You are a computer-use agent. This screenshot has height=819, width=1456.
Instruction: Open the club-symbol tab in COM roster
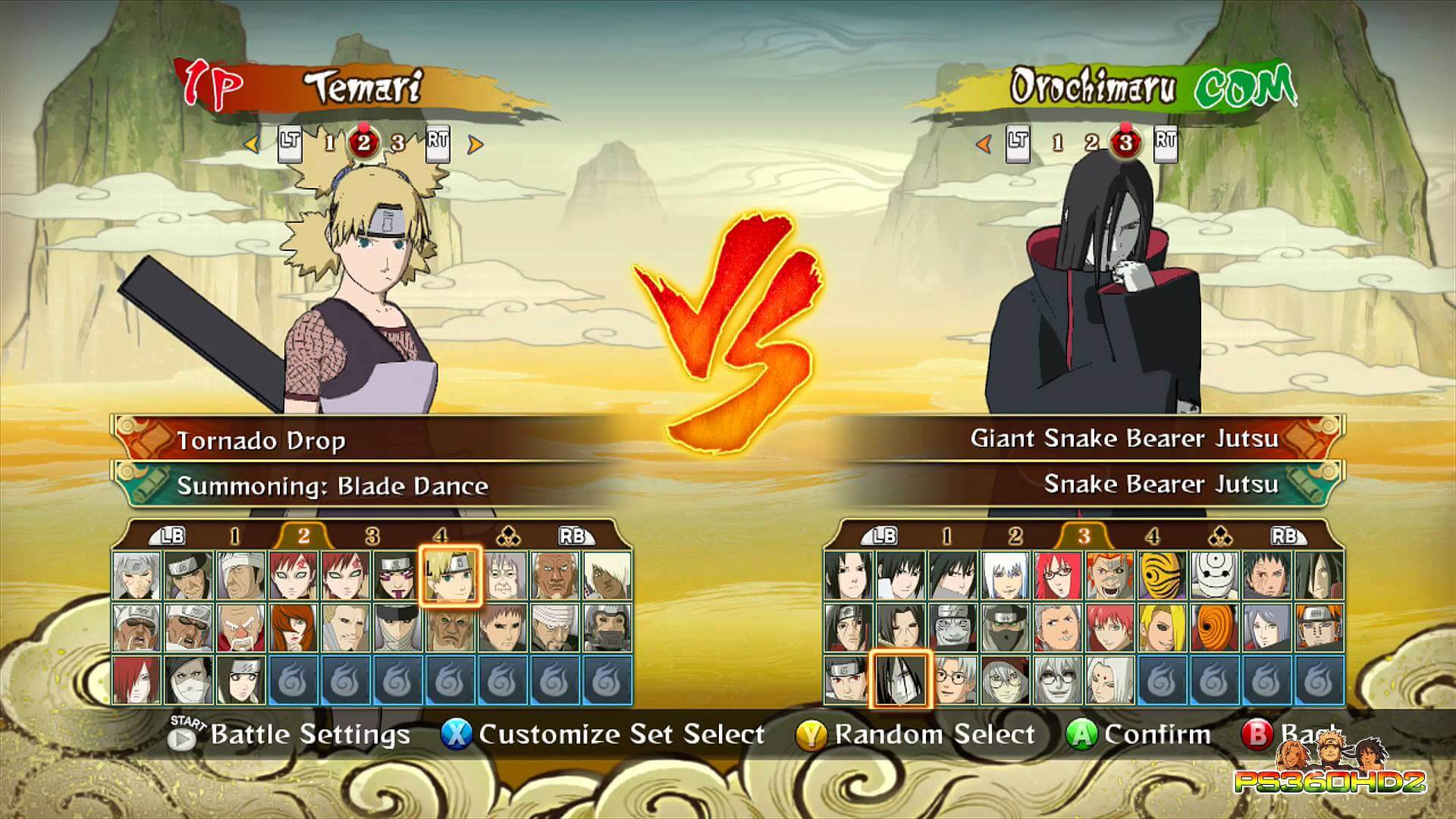[x=1219, y=537]
